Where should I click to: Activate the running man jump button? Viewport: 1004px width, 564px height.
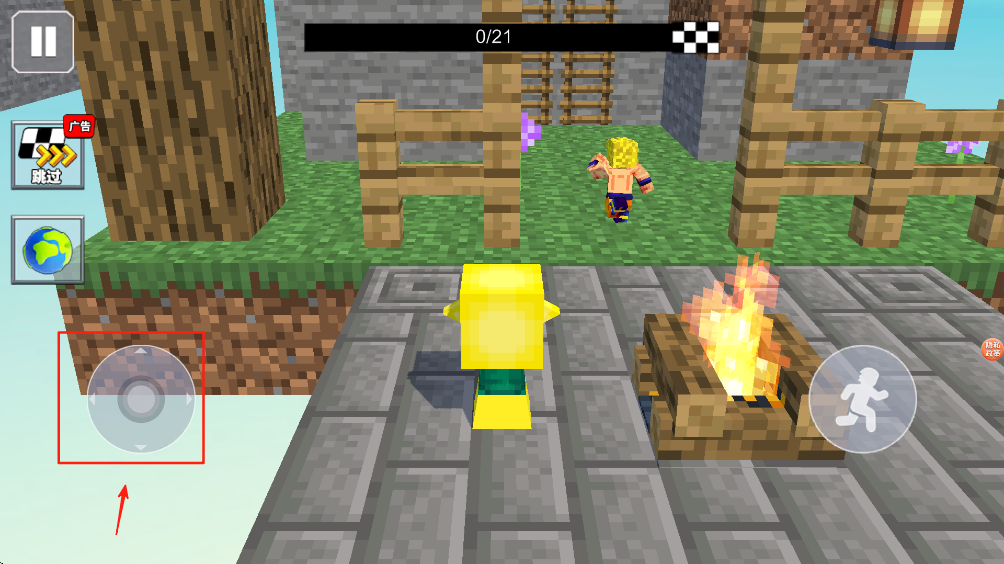862,399
